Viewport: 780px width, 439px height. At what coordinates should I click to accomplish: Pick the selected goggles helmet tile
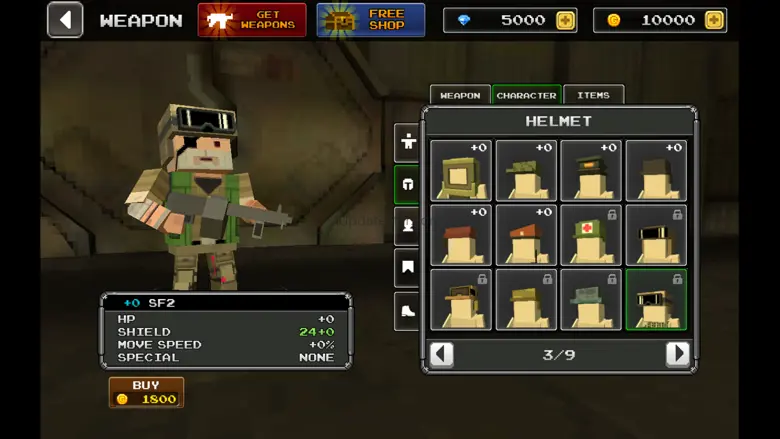656,300
